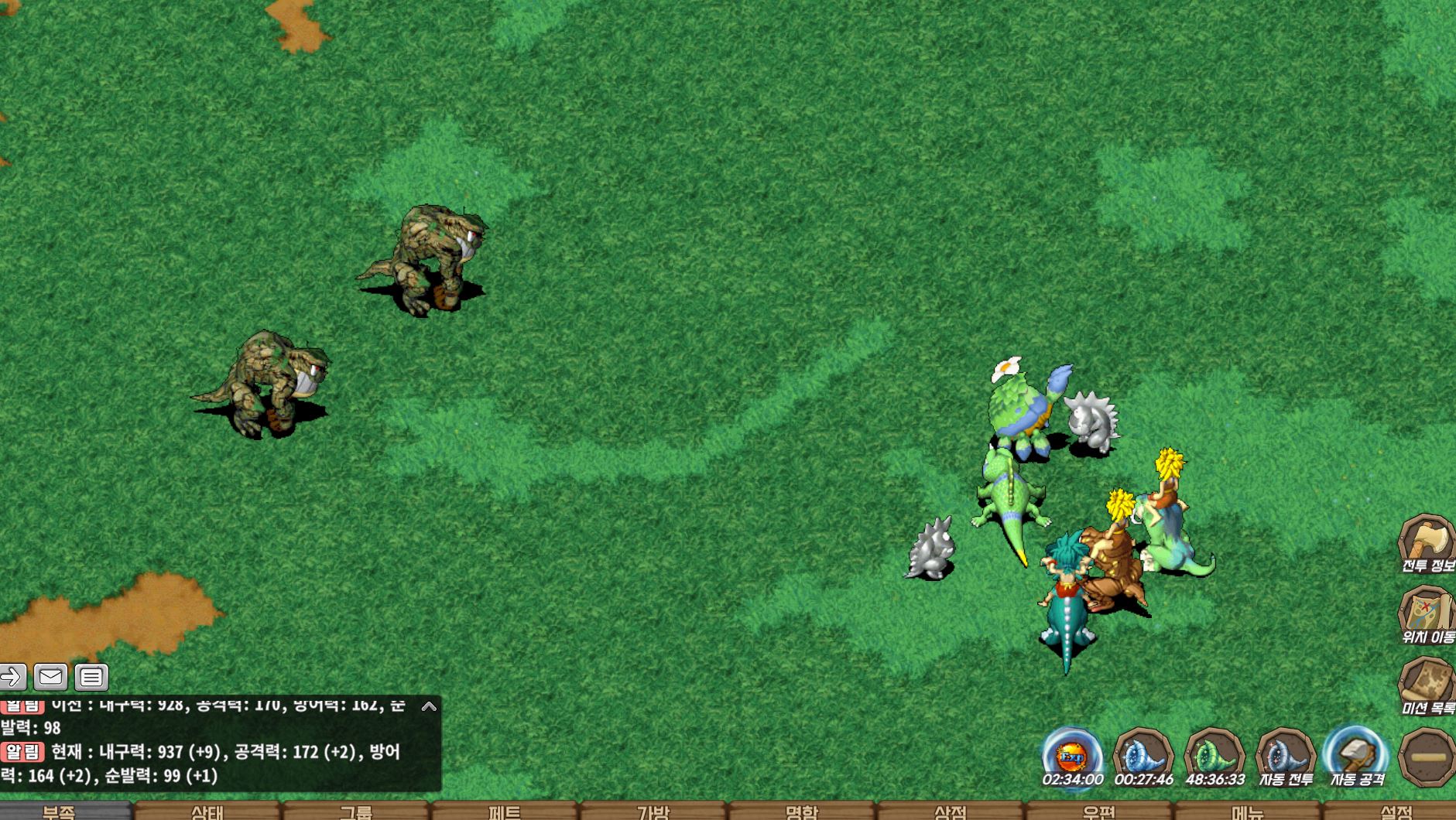This screenshot has width=1456, height=820.
Task: Open the 그룹 (group) tab
Action: [356, 811]
